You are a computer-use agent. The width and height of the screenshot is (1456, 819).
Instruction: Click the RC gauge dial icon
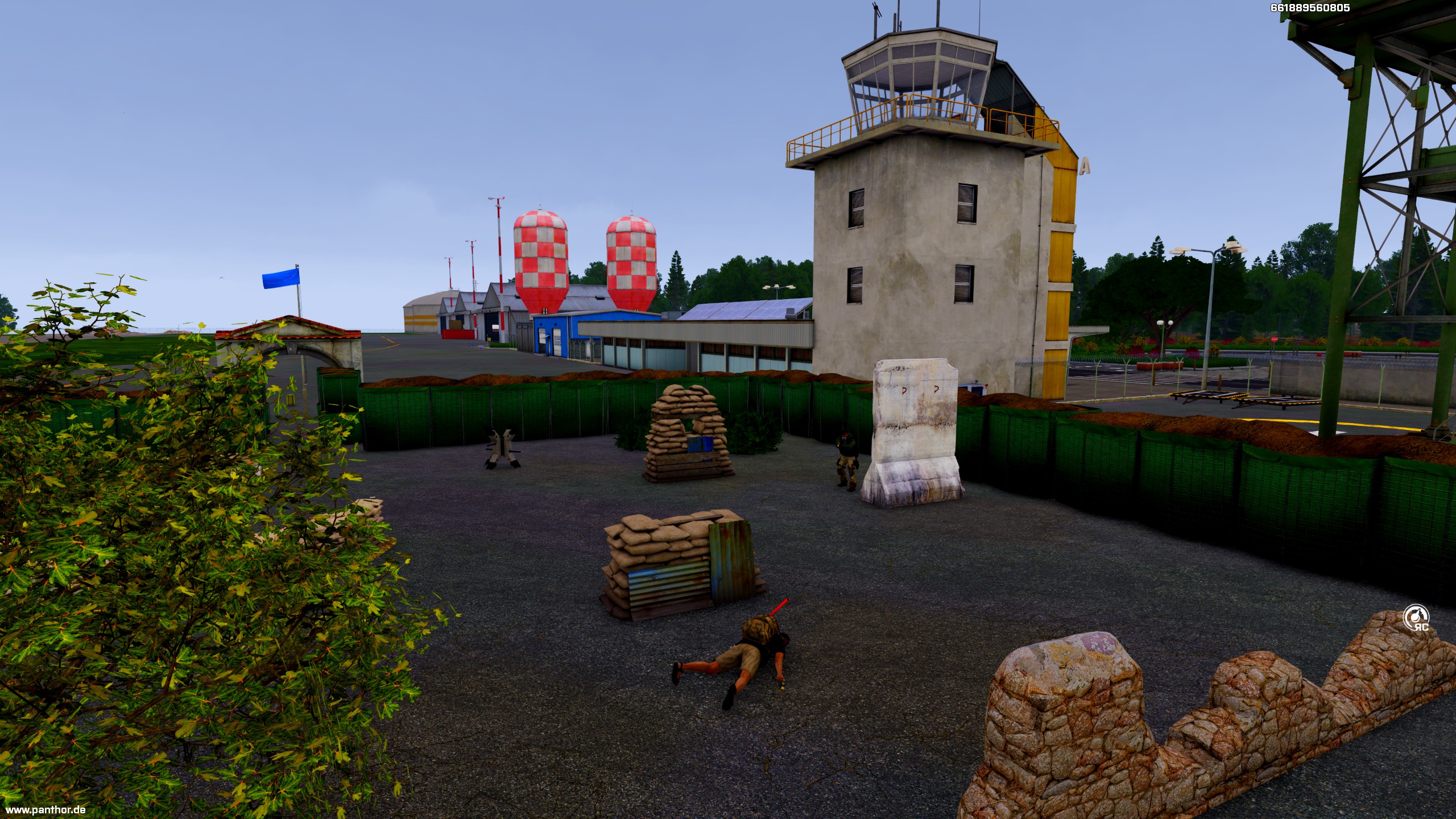1415,617
